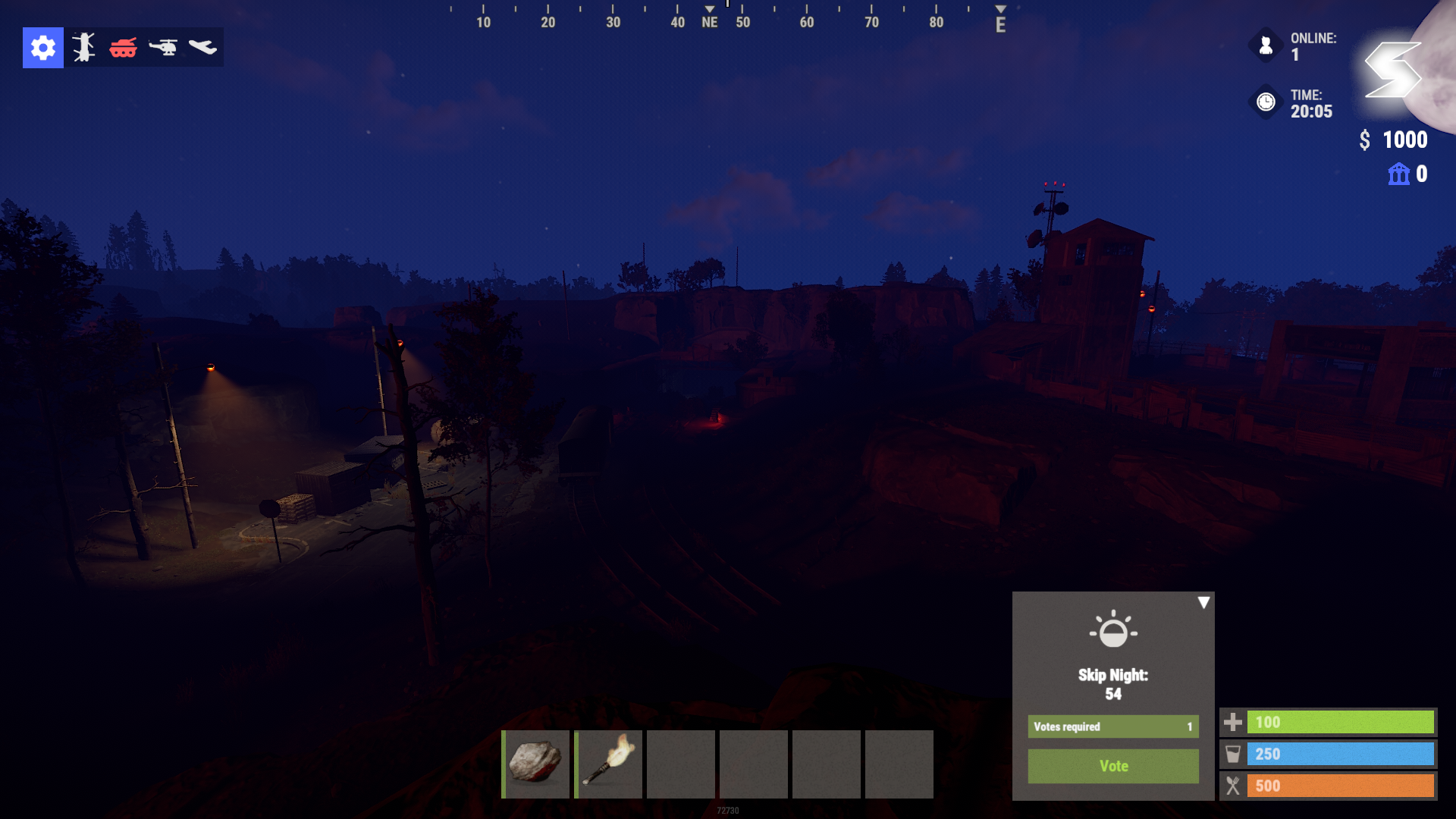The width and height of the screenshot is (1456, 819).
Task: Choose the torch hotbar slot
Action: point(608,764)
